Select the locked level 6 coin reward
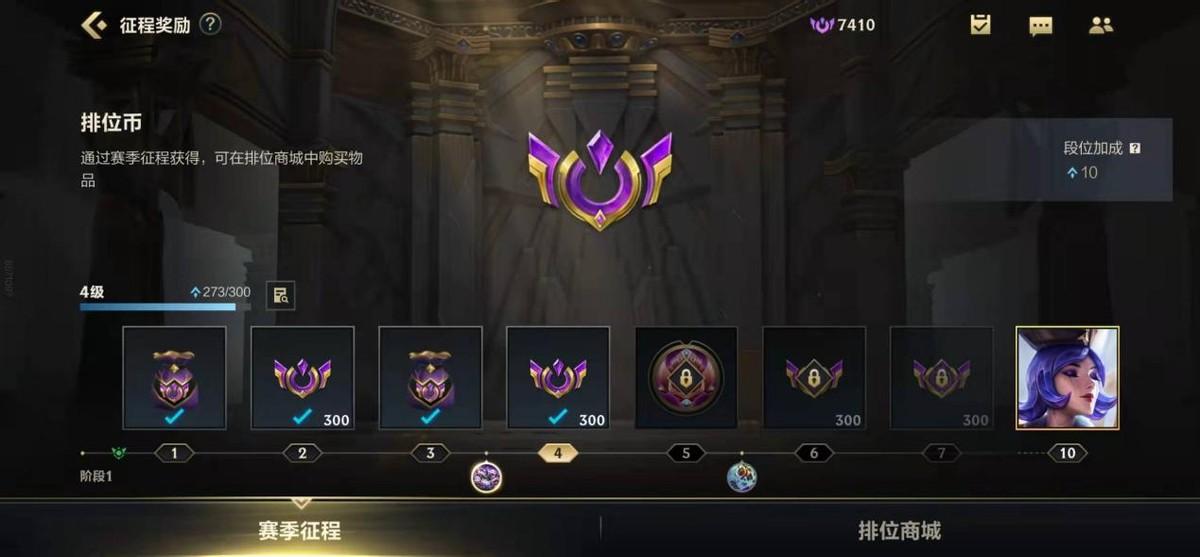 [814, 378]
